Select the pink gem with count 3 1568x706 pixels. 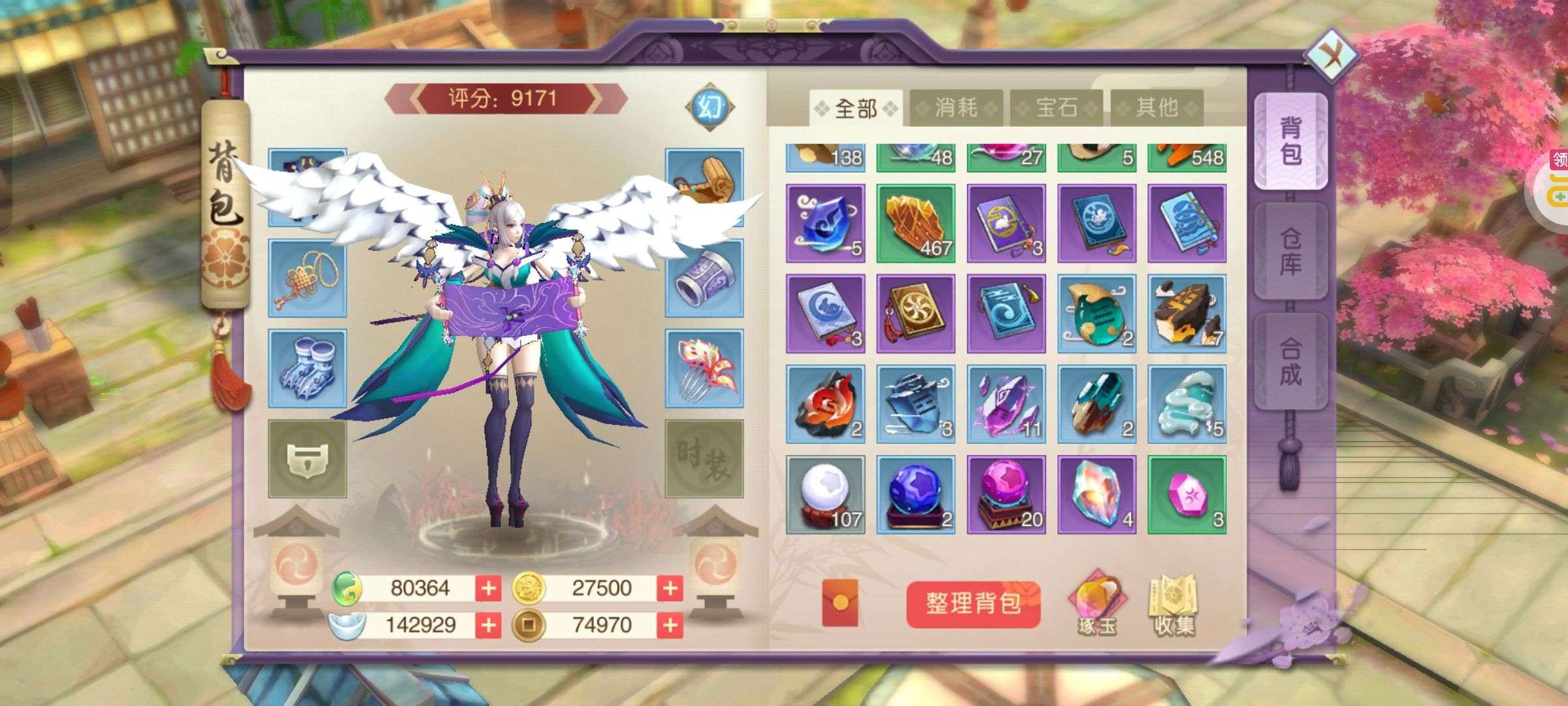point(1186,495)
